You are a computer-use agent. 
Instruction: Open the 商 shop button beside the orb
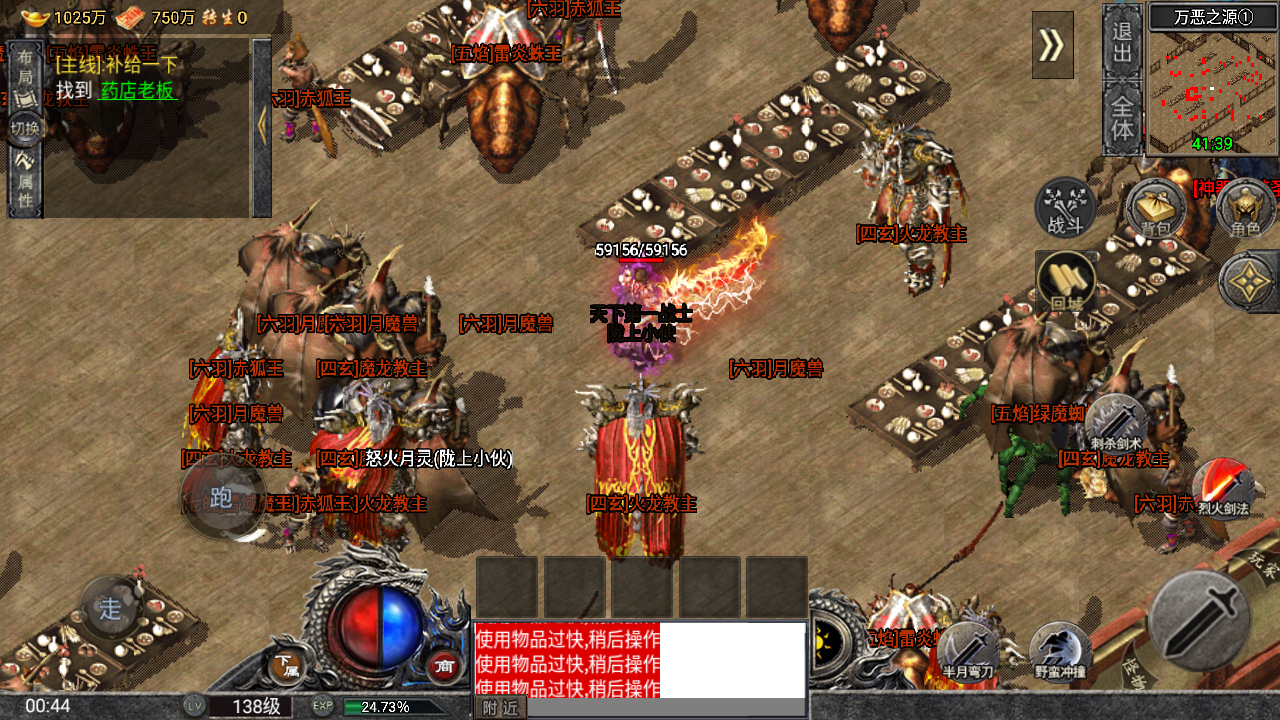(x=444, y=665)
